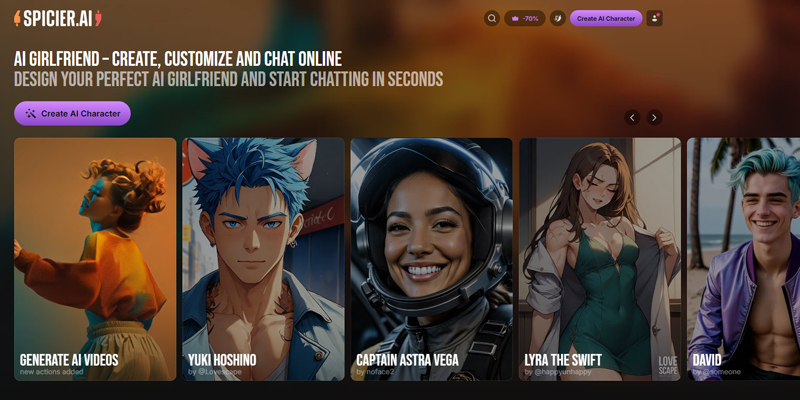Viewport: 800px width, 400px height.
Task: Click the header Create AI Character button
Action: pyautogui.click(x=606, y=18)
